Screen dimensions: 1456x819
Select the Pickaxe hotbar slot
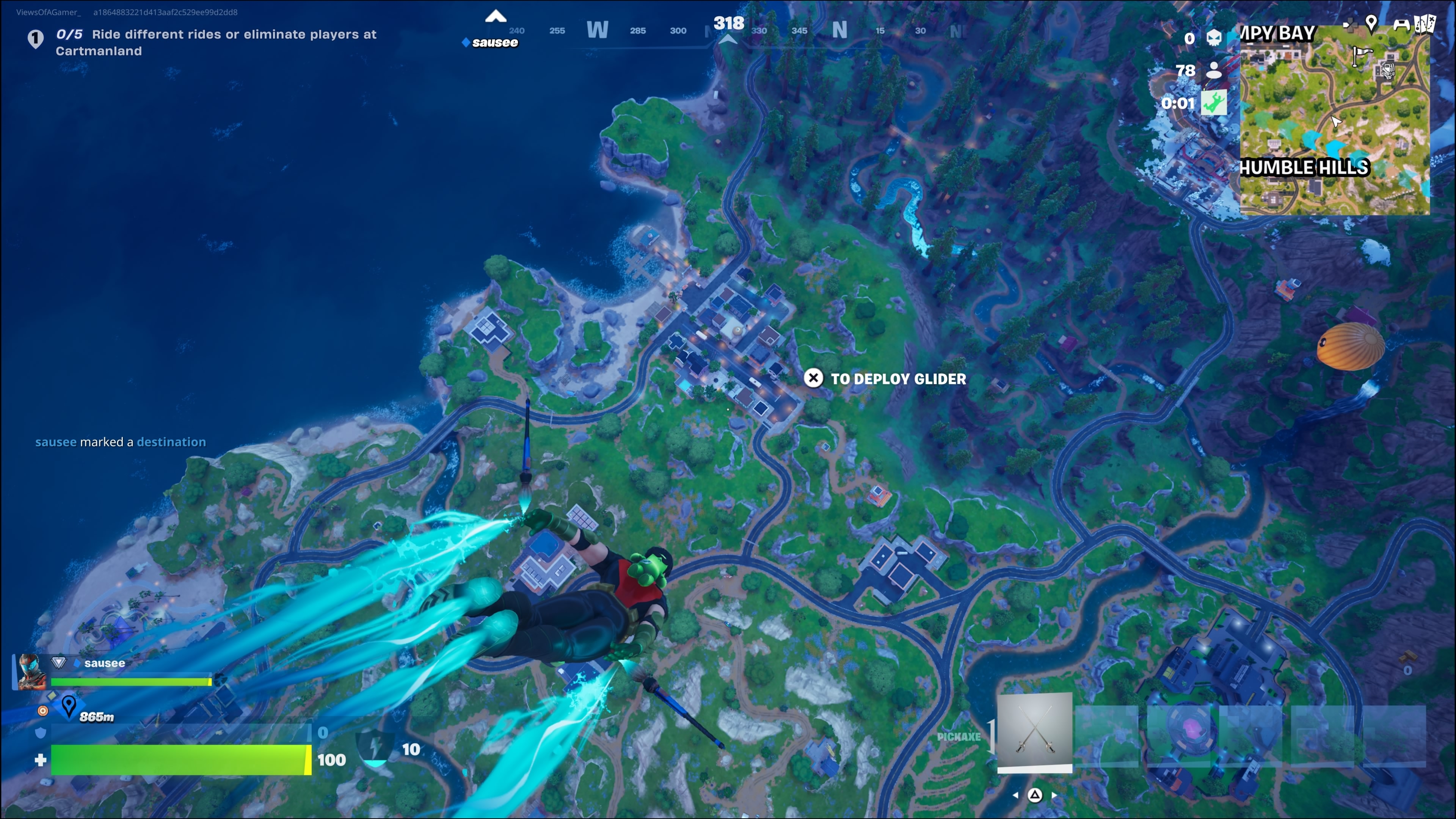pyautogui.click(x=1034, y=731)
